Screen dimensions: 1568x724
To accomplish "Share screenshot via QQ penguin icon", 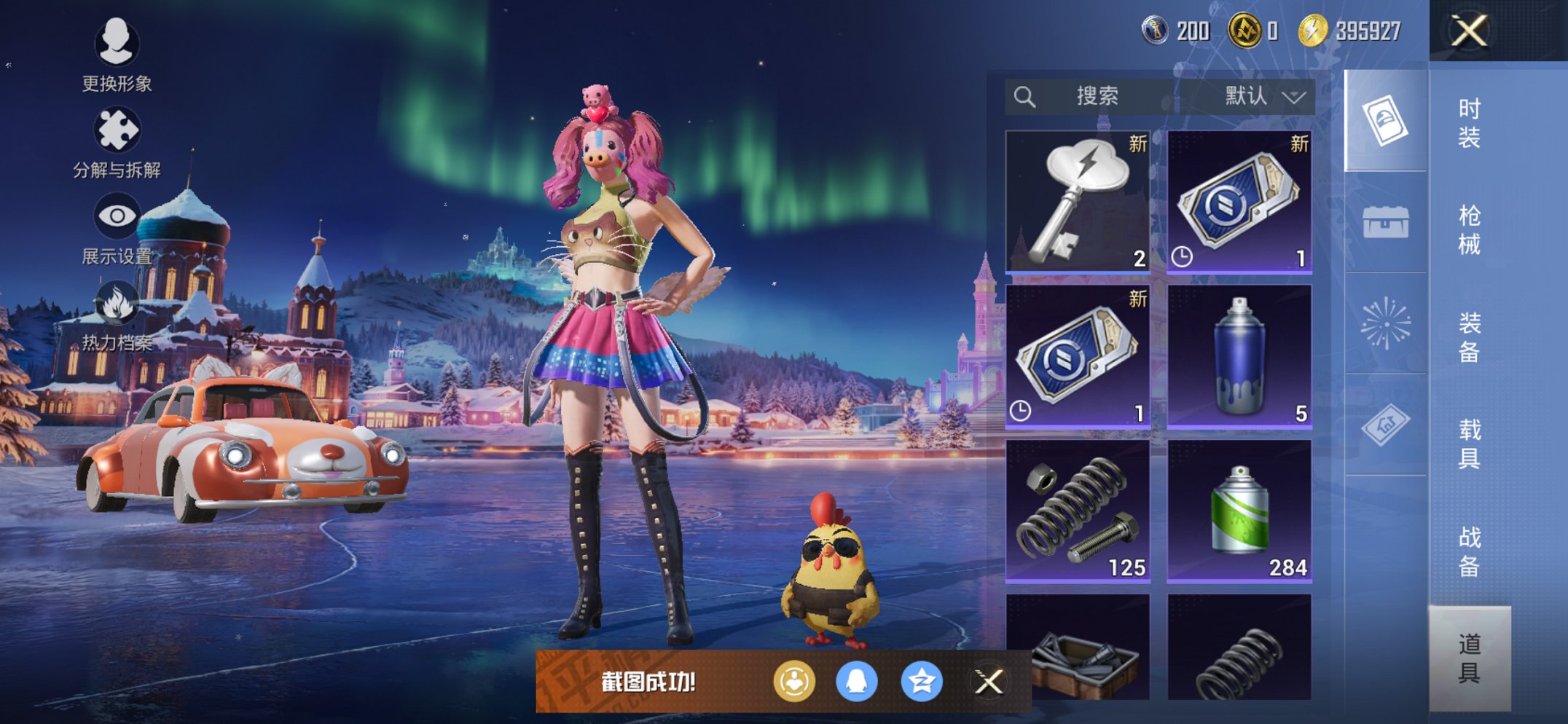I will click(x=856, y=682).
